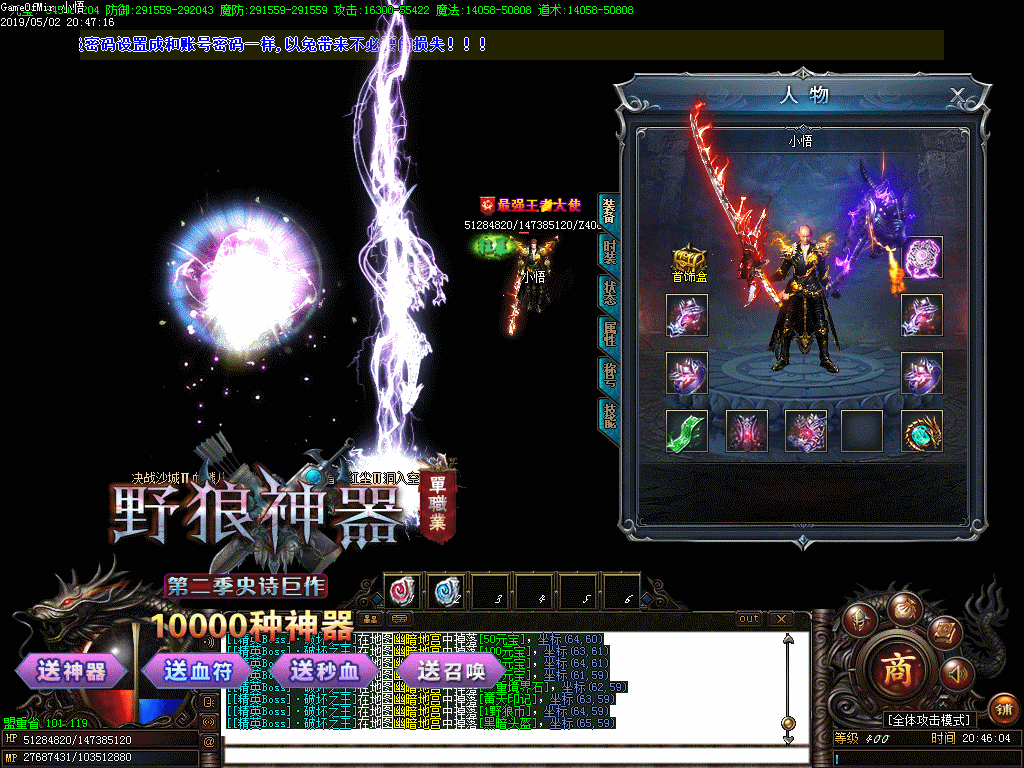Open the 首饰盒 jewelry box
Image resolution: width=1024 pixels, height=768 pixels.
(688, 262)
